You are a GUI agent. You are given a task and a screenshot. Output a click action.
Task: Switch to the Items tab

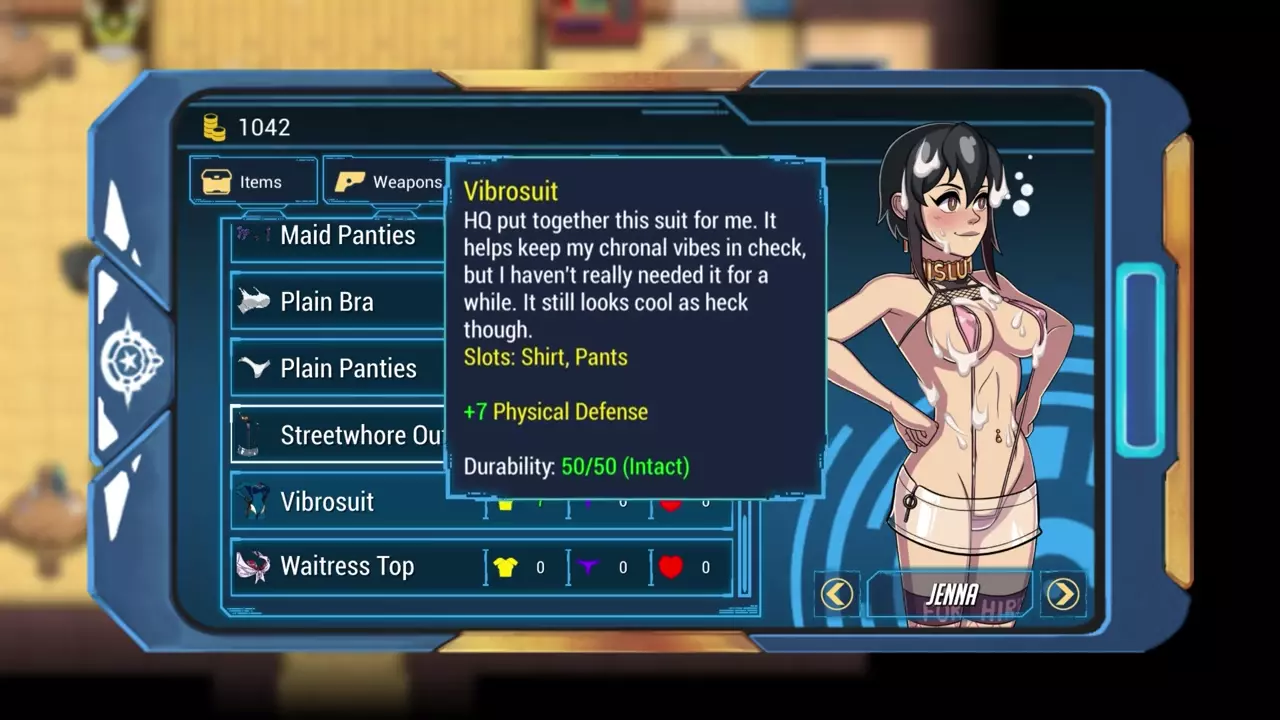[253, 182]
